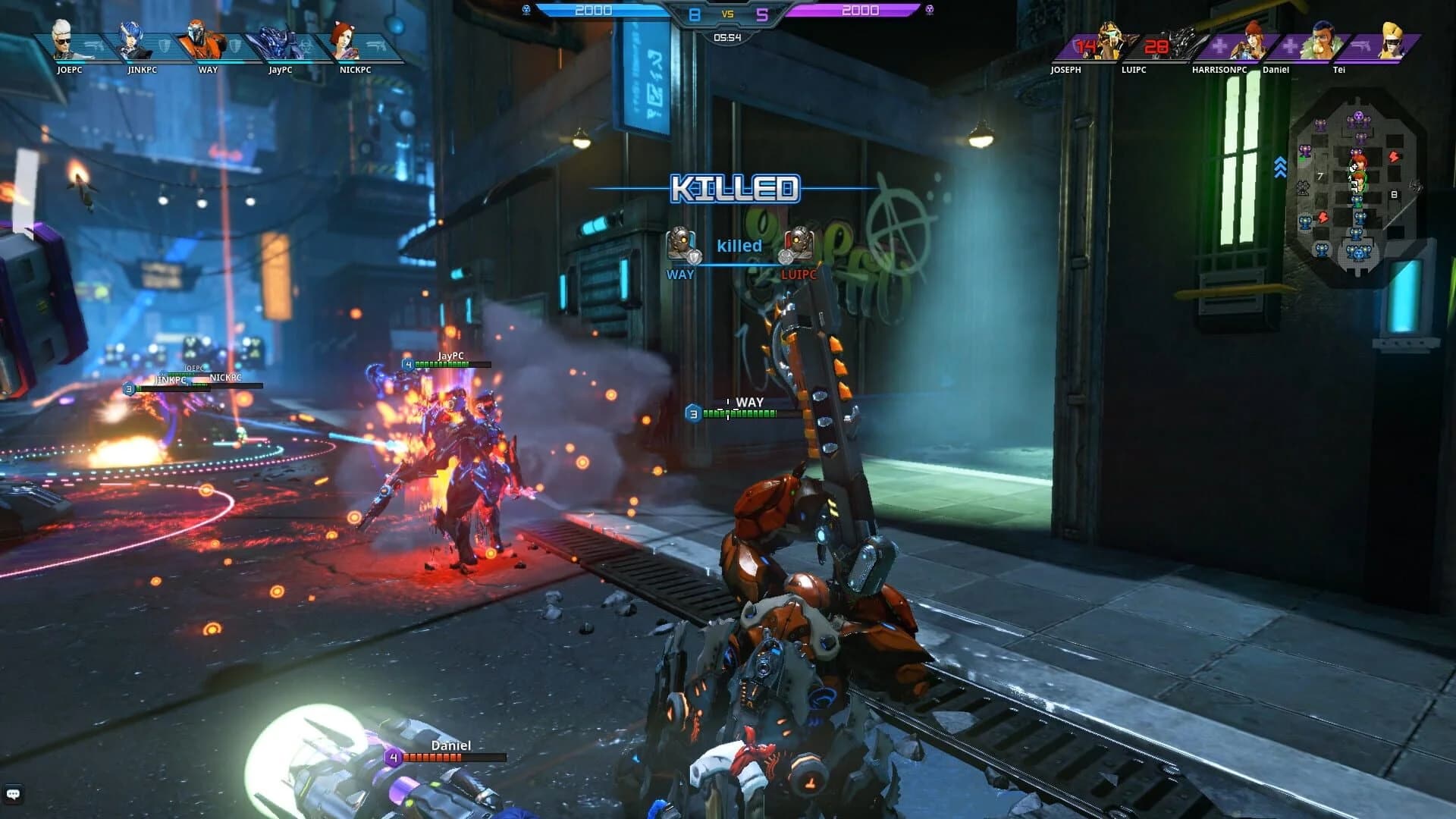Click zone marker 8 on the minimap
Screen dimensions: 1456x819
[x=1394, y=194]
